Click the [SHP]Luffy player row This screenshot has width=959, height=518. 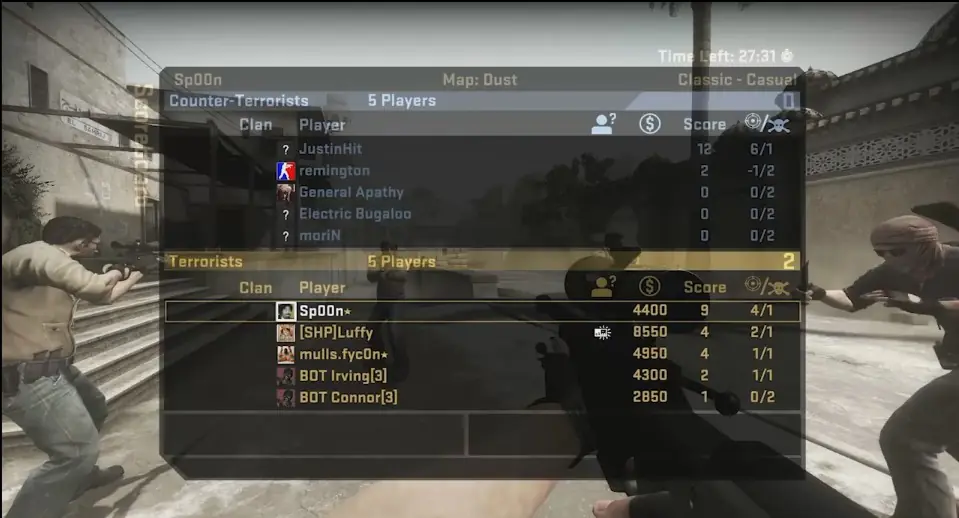point(336,333)
